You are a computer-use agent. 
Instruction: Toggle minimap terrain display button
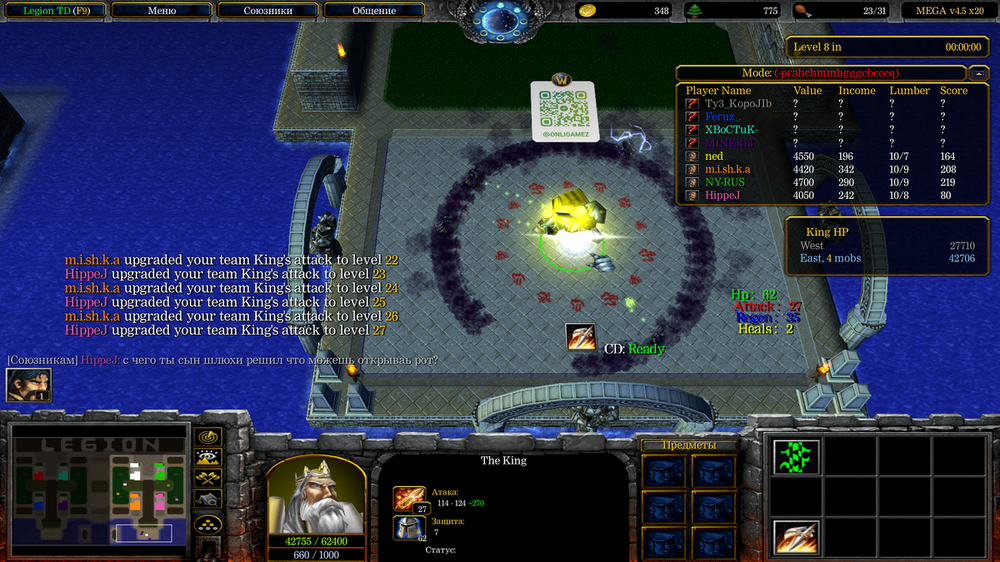pyautogui.click(x=208, y=459)
